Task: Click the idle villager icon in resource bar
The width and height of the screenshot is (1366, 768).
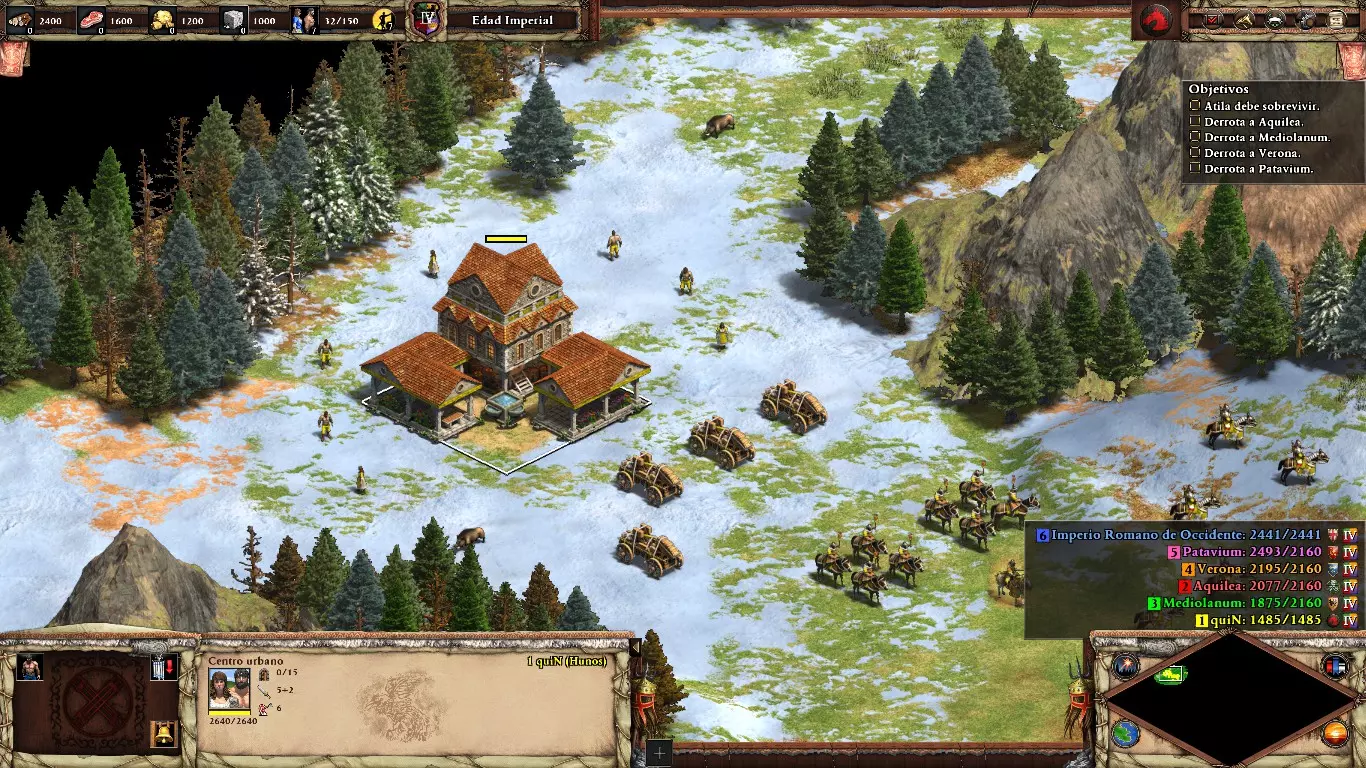Action: [x=382, y=19]
